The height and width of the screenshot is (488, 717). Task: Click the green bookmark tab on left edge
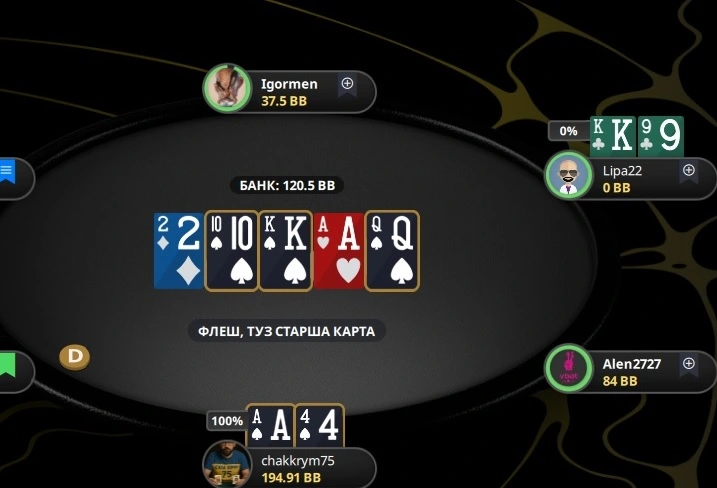7,365
